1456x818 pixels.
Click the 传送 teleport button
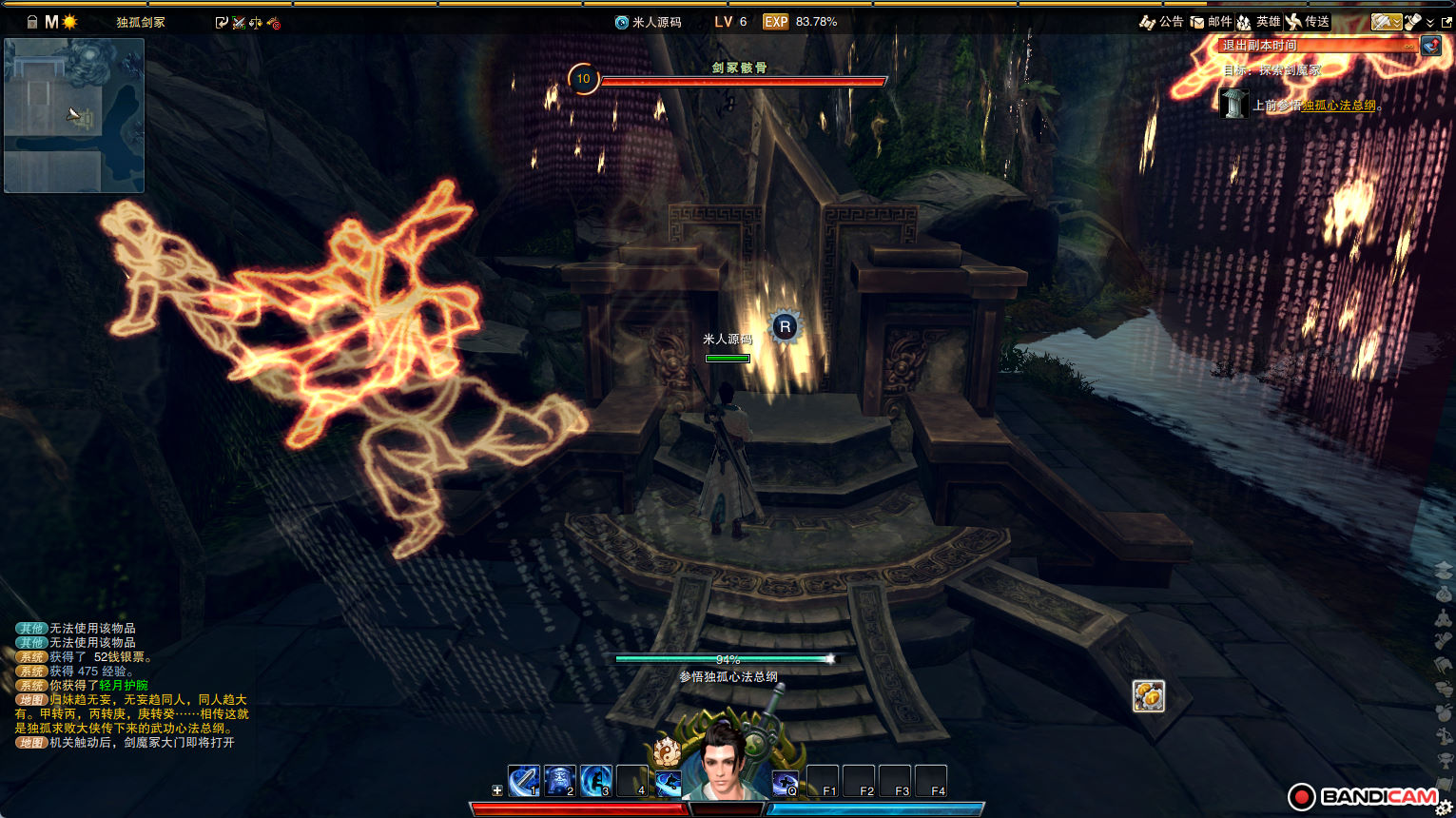click(1308, 22)
